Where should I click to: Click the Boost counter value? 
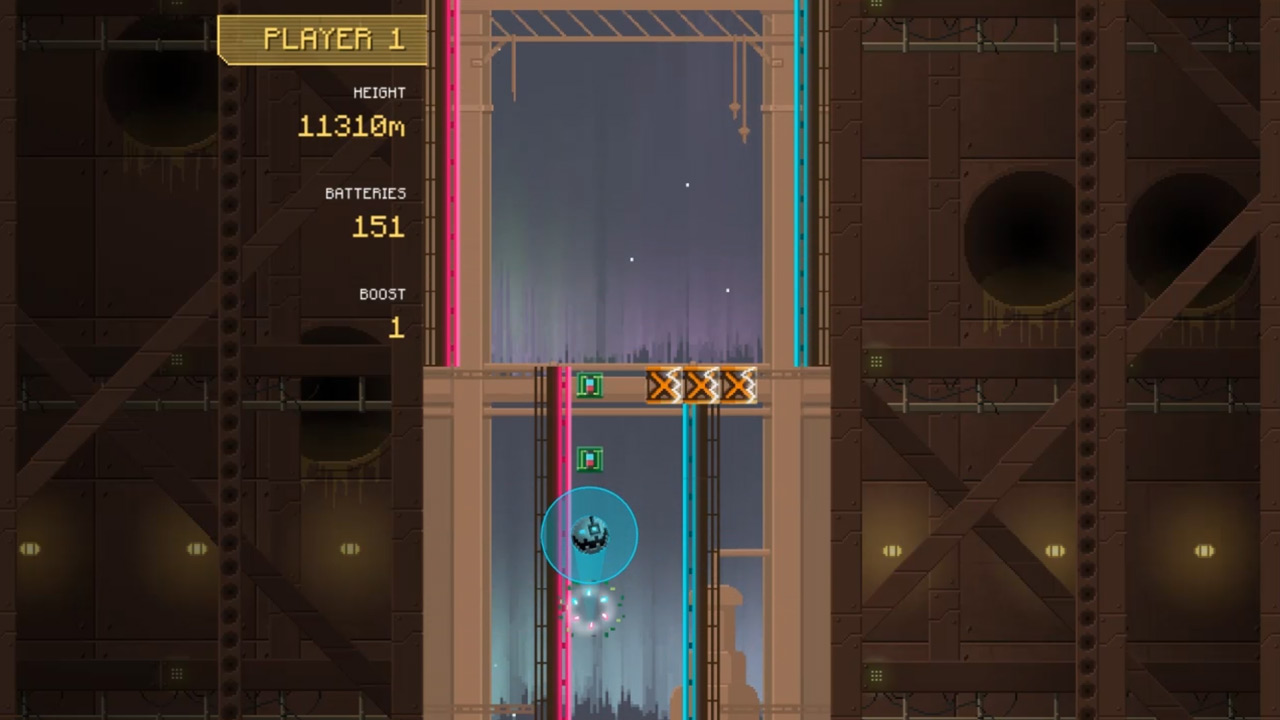pyautogui.click(x=395, y=329)
